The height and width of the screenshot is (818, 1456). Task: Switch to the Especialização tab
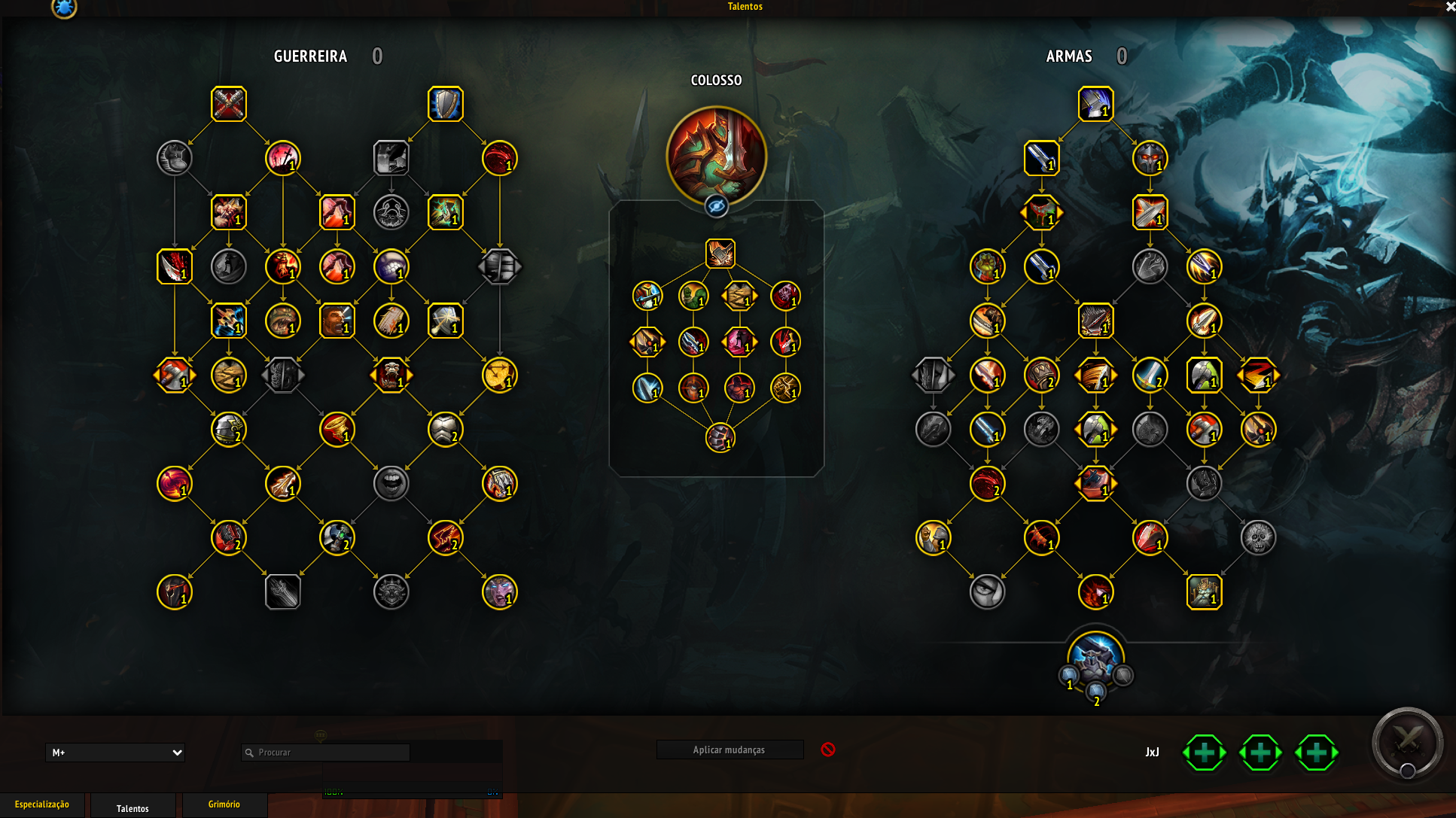tap(42, 804)
